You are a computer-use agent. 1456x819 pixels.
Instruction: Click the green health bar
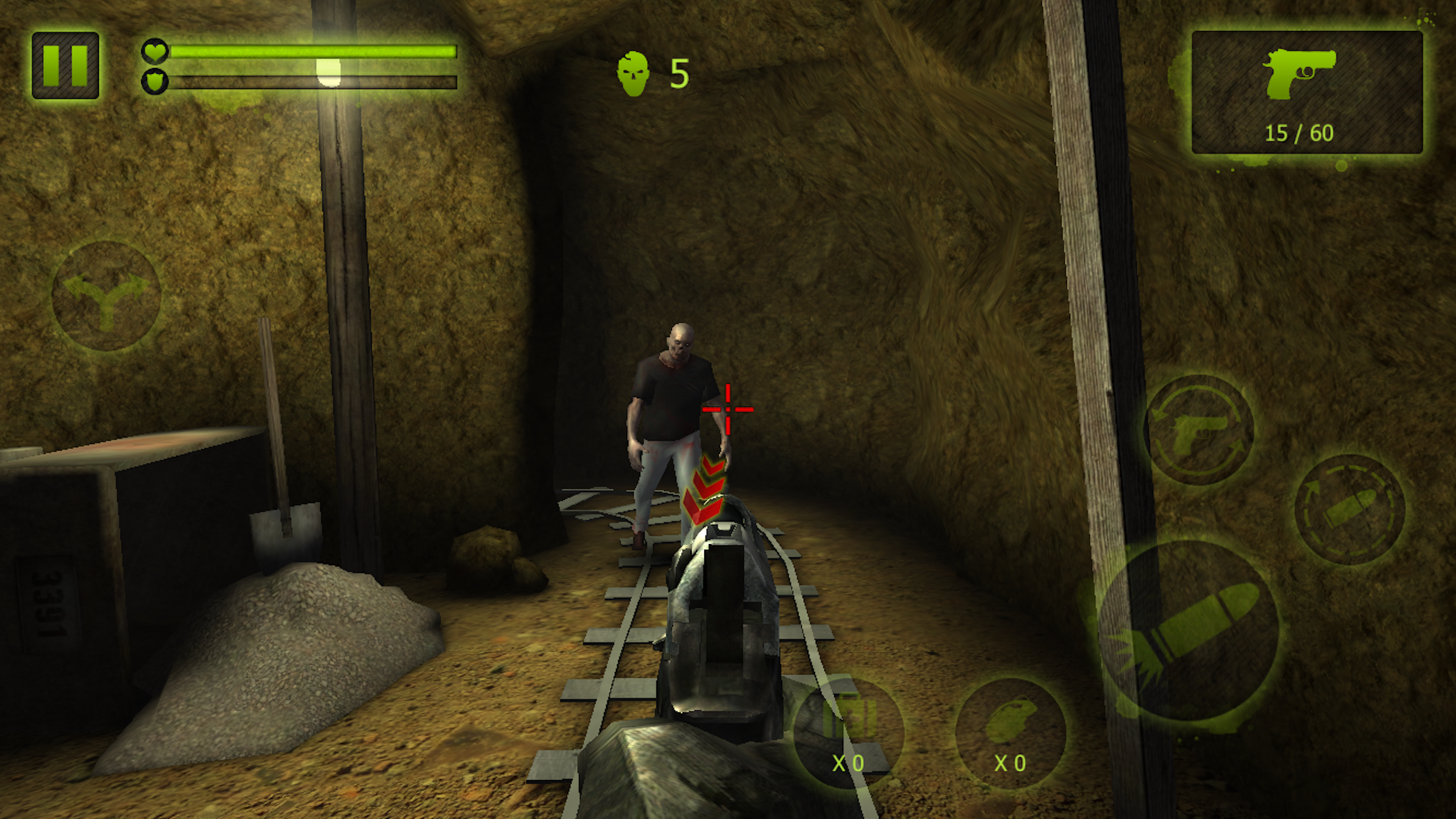coord(310,50)
